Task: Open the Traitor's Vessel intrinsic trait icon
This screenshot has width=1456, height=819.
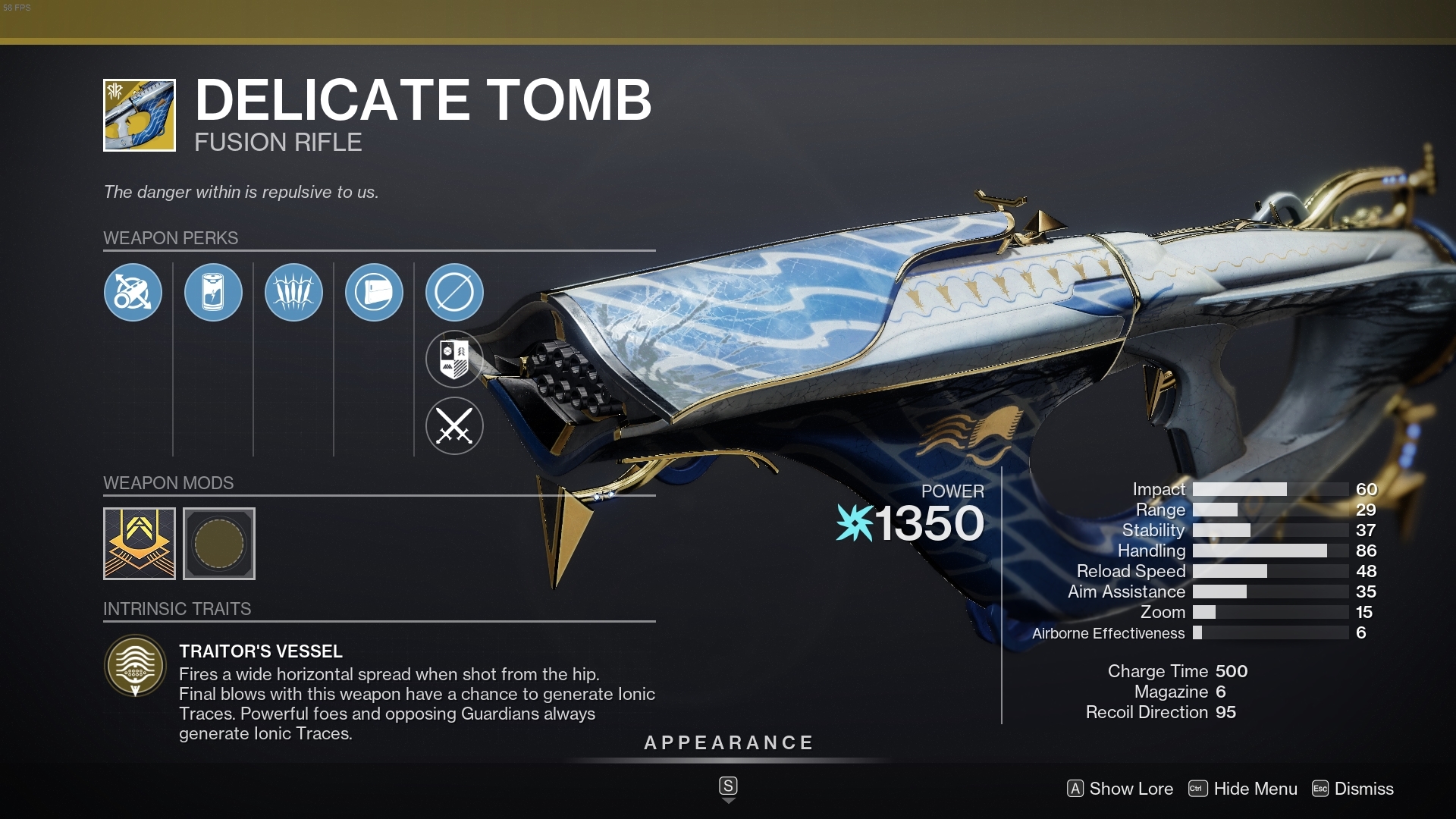Action: pyautogui.click(x=133, y=665)
